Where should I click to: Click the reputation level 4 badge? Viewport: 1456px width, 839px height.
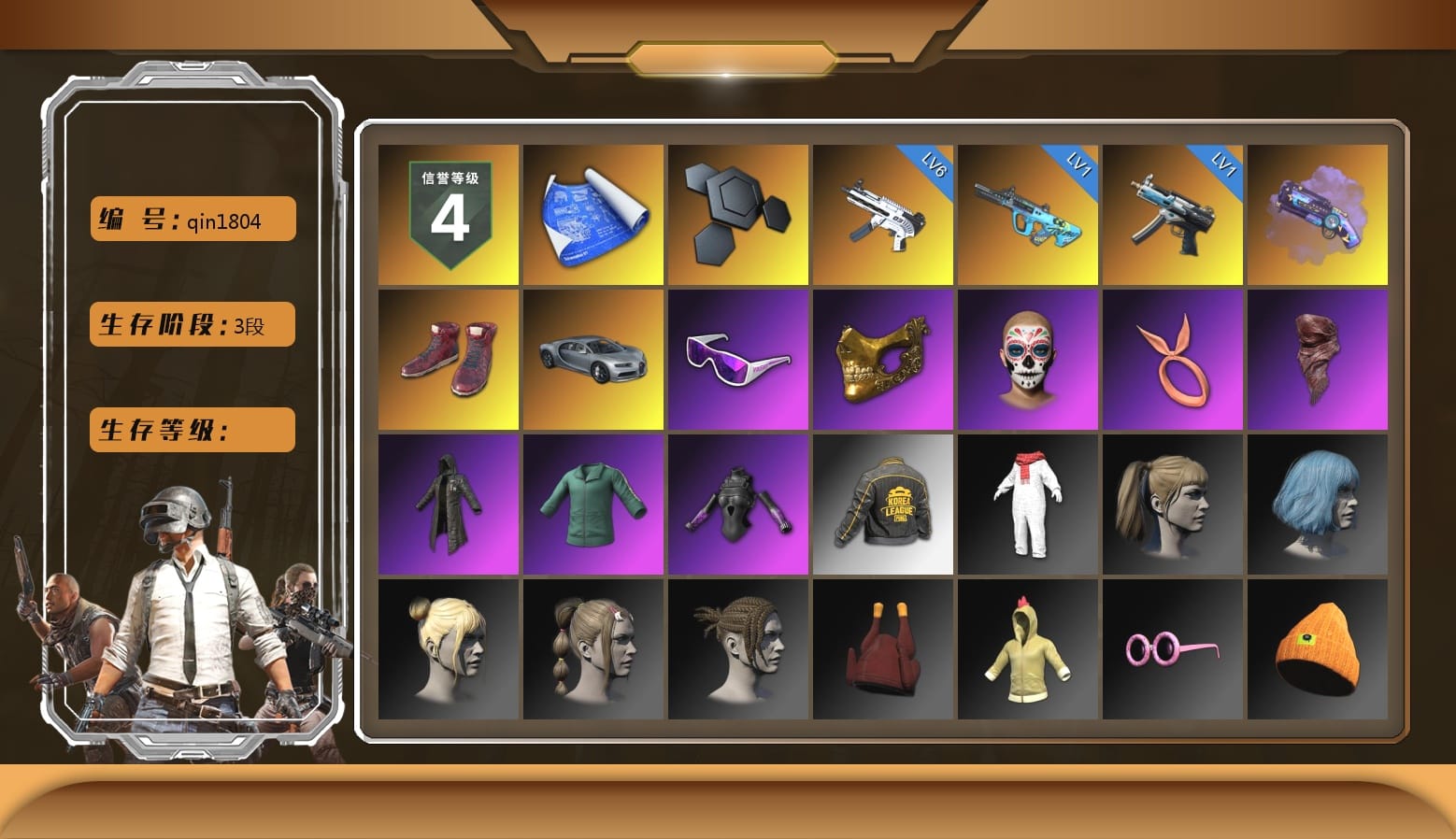pos(447,215)
